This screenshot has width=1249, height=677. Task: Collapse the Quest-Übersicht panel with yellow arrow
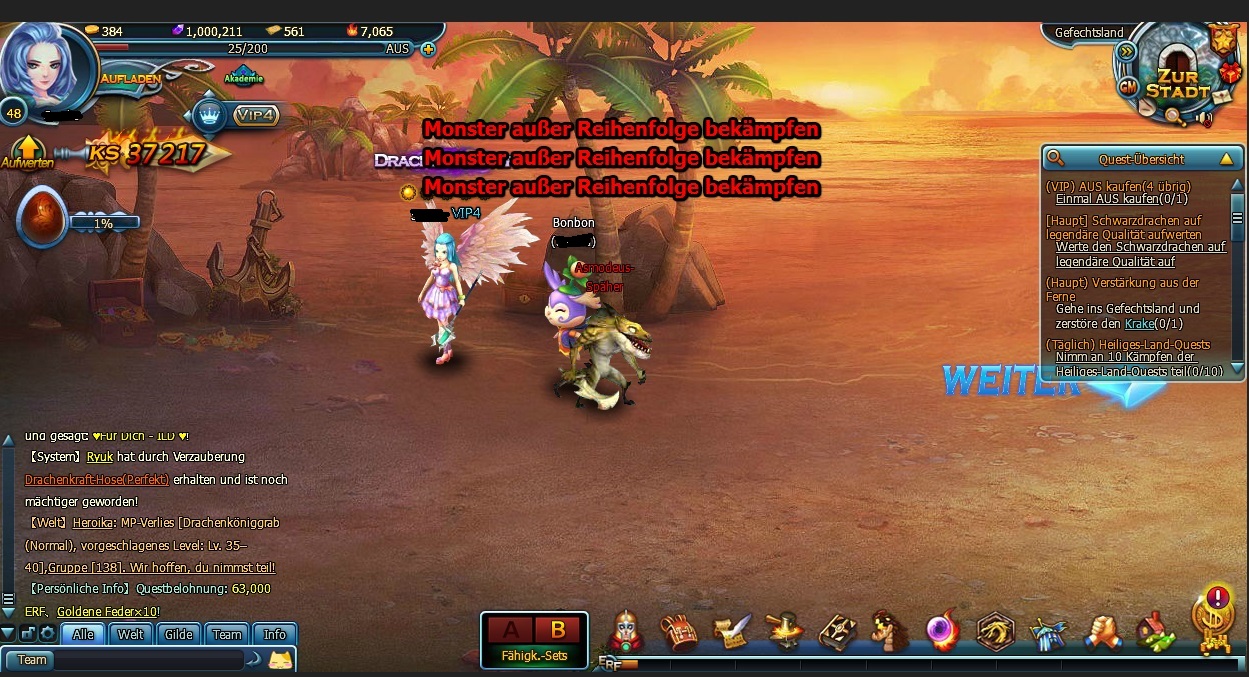pyautogui.click(x=1226, y=158)
